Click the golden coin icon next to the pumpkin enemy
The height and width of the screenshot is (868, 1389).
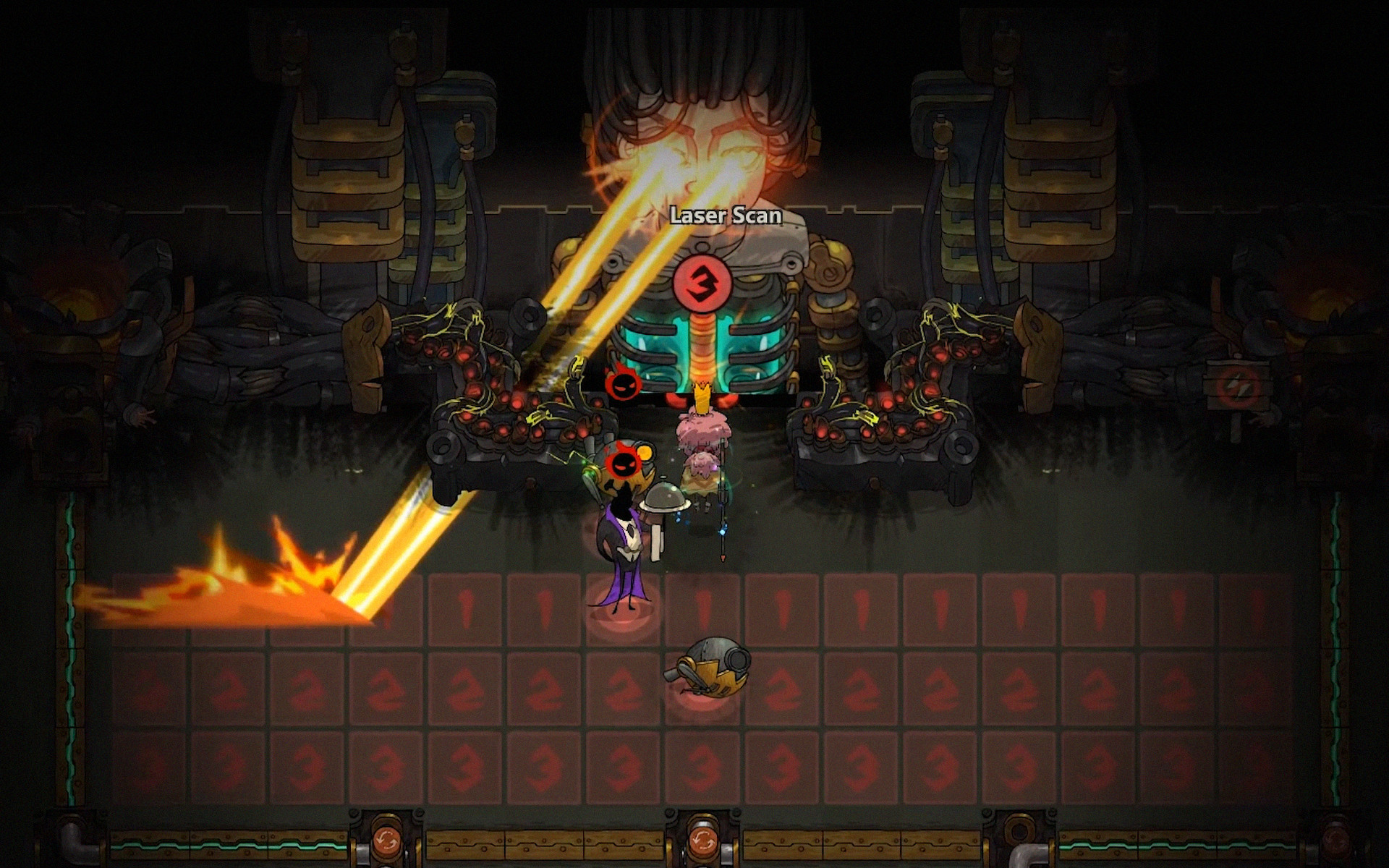click(x=645, y=452)
